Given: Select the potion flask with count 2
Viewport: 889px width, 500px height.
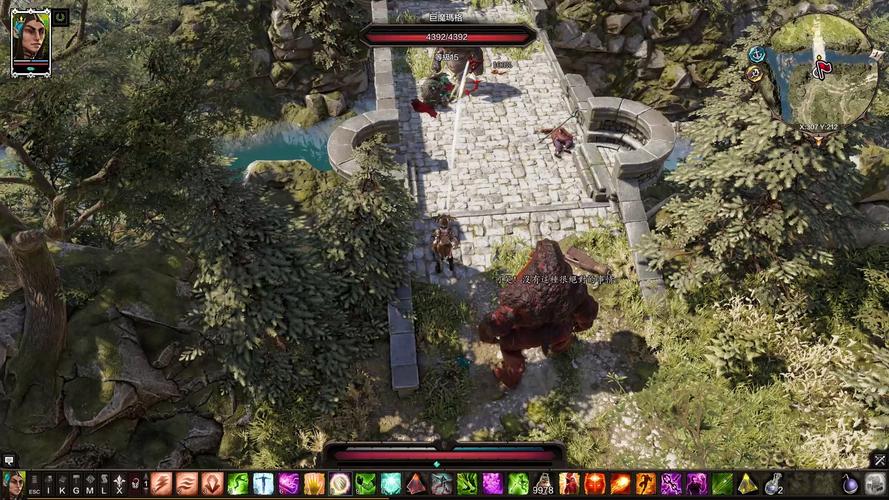Looking at the screenshot, I should point(773,484).
